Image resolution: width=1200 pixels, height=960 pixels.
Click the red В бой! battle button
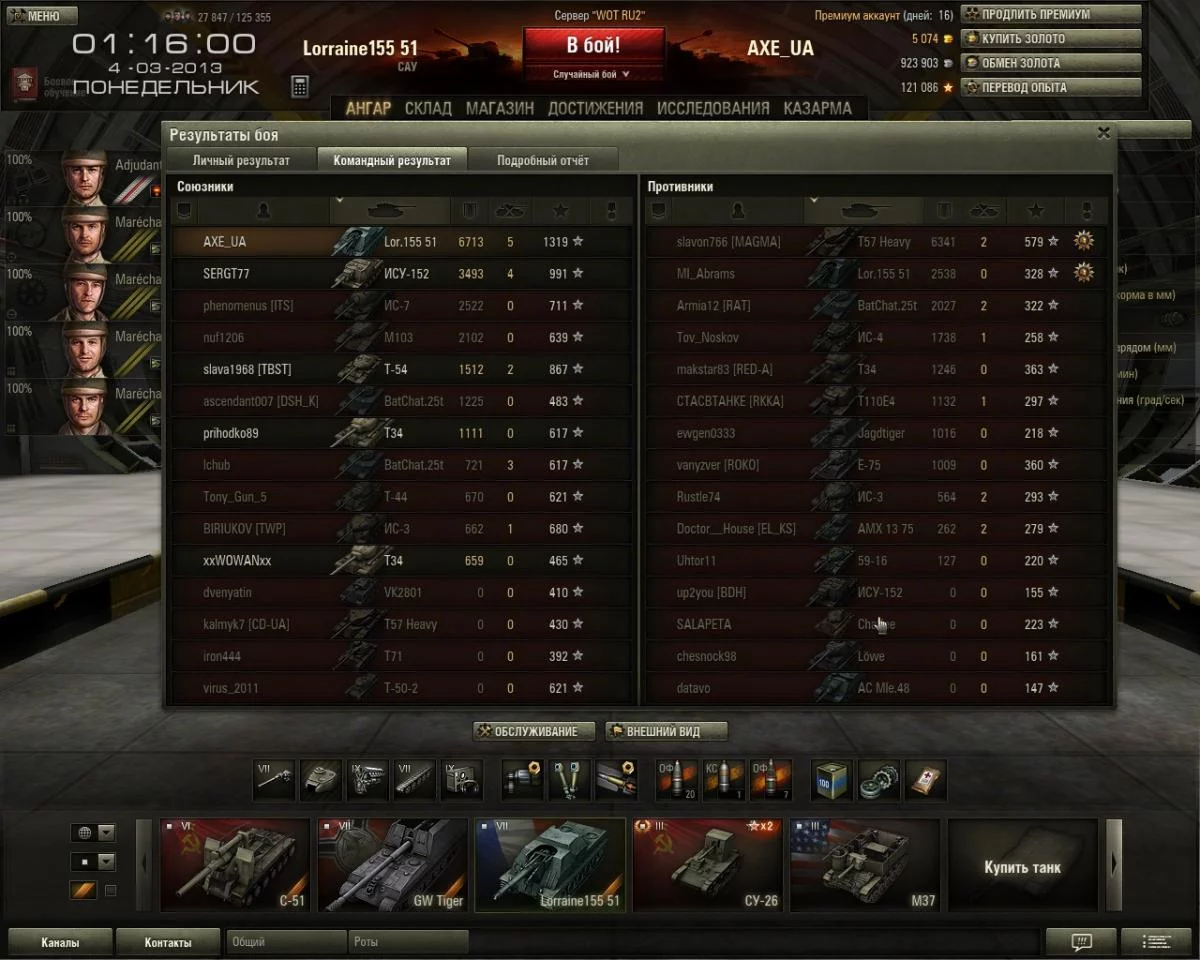click(x=593, y=46)
